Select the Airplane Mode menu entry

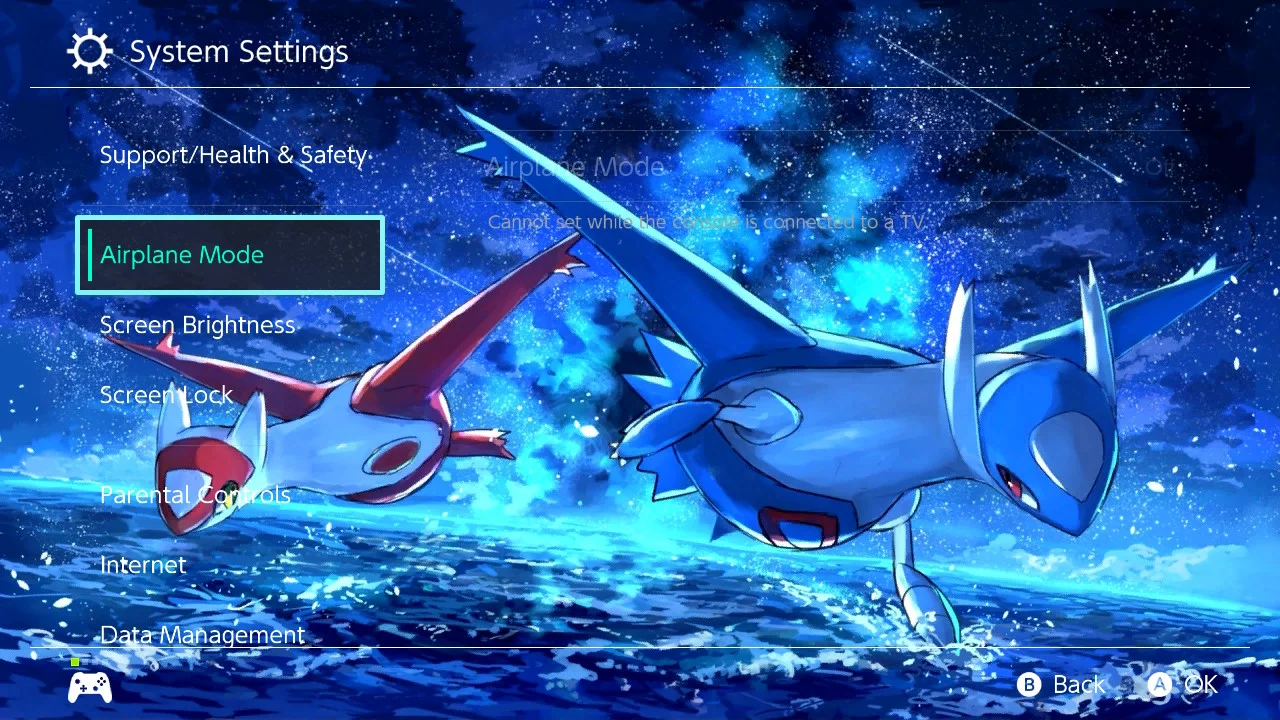[230, 255]
